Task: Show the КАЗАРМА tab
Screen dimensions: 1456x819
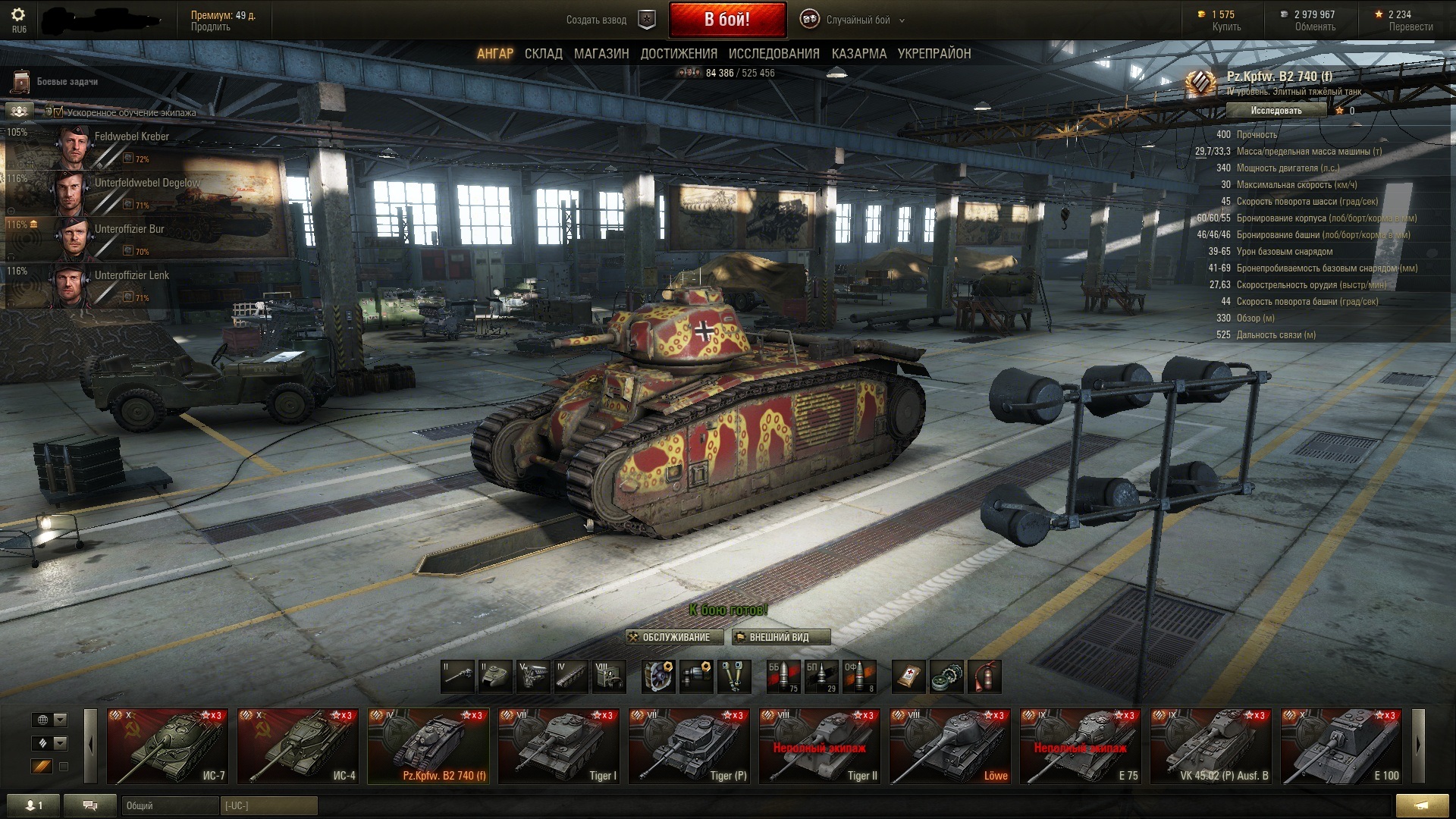Action: (x=858, y=54)
